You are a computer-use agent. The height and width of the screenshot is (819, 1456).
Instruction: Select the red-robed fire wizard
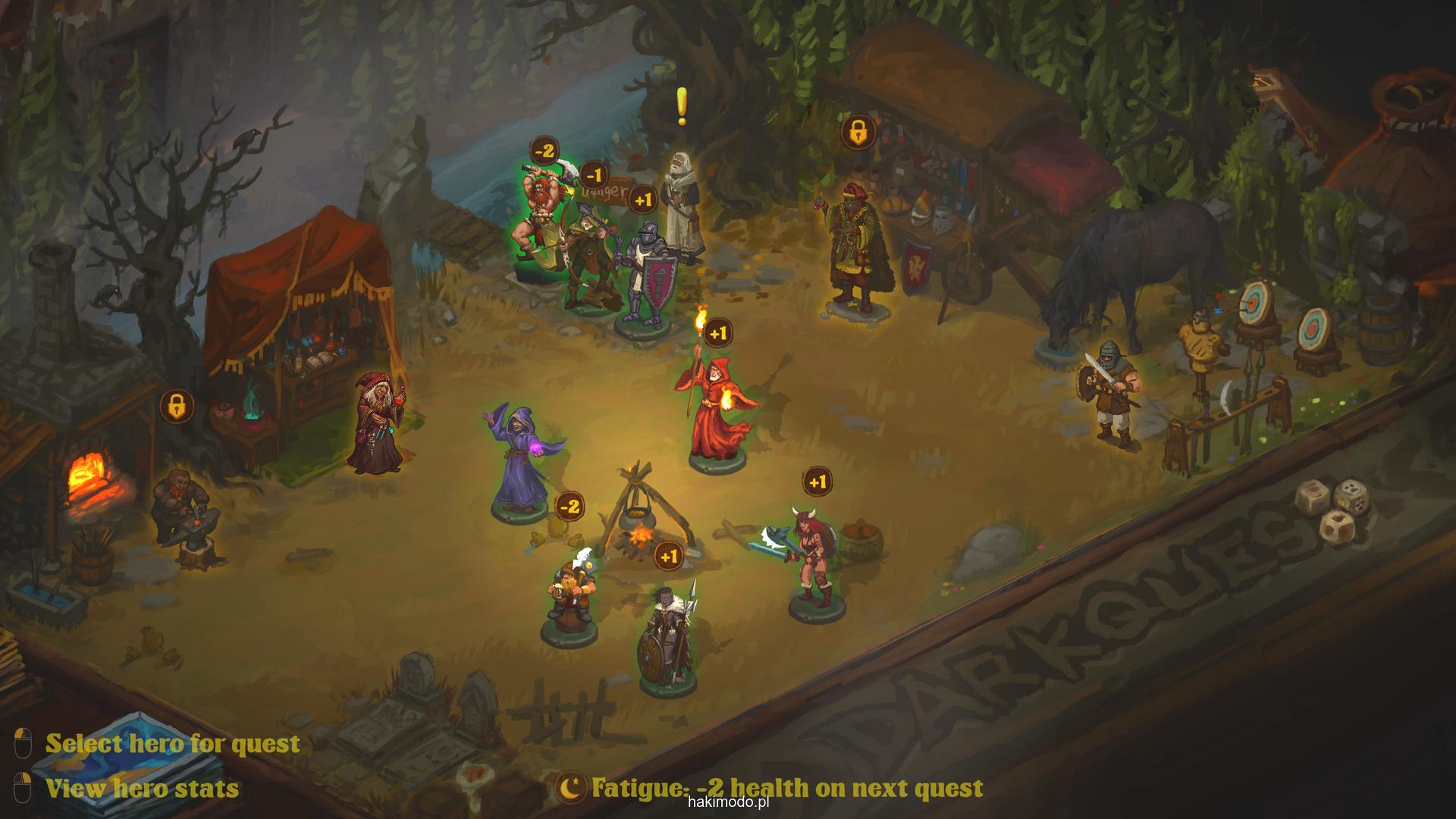click(714, 402)
